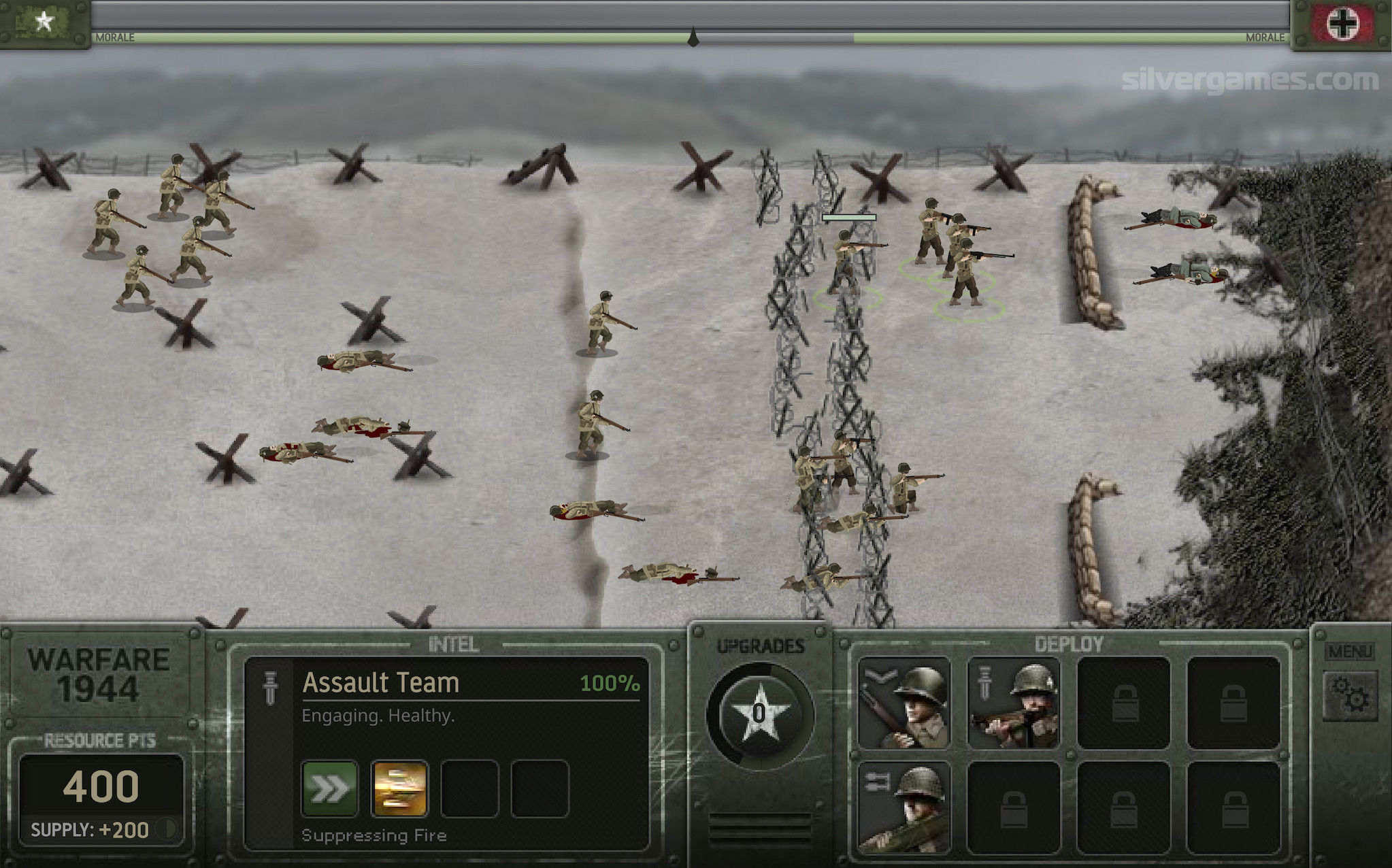Open the Menu gear button
1392x868 pixels.
(1350, 695)
